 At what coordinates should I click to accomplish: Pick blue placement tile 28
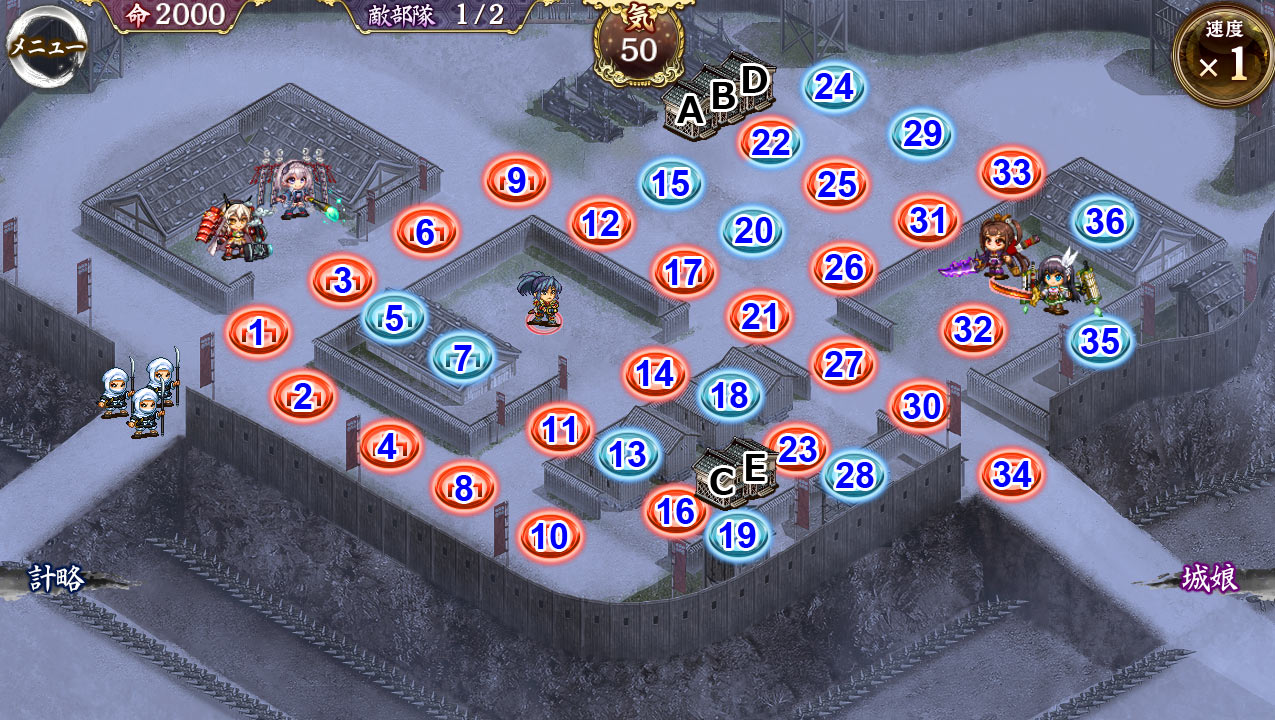855,476
